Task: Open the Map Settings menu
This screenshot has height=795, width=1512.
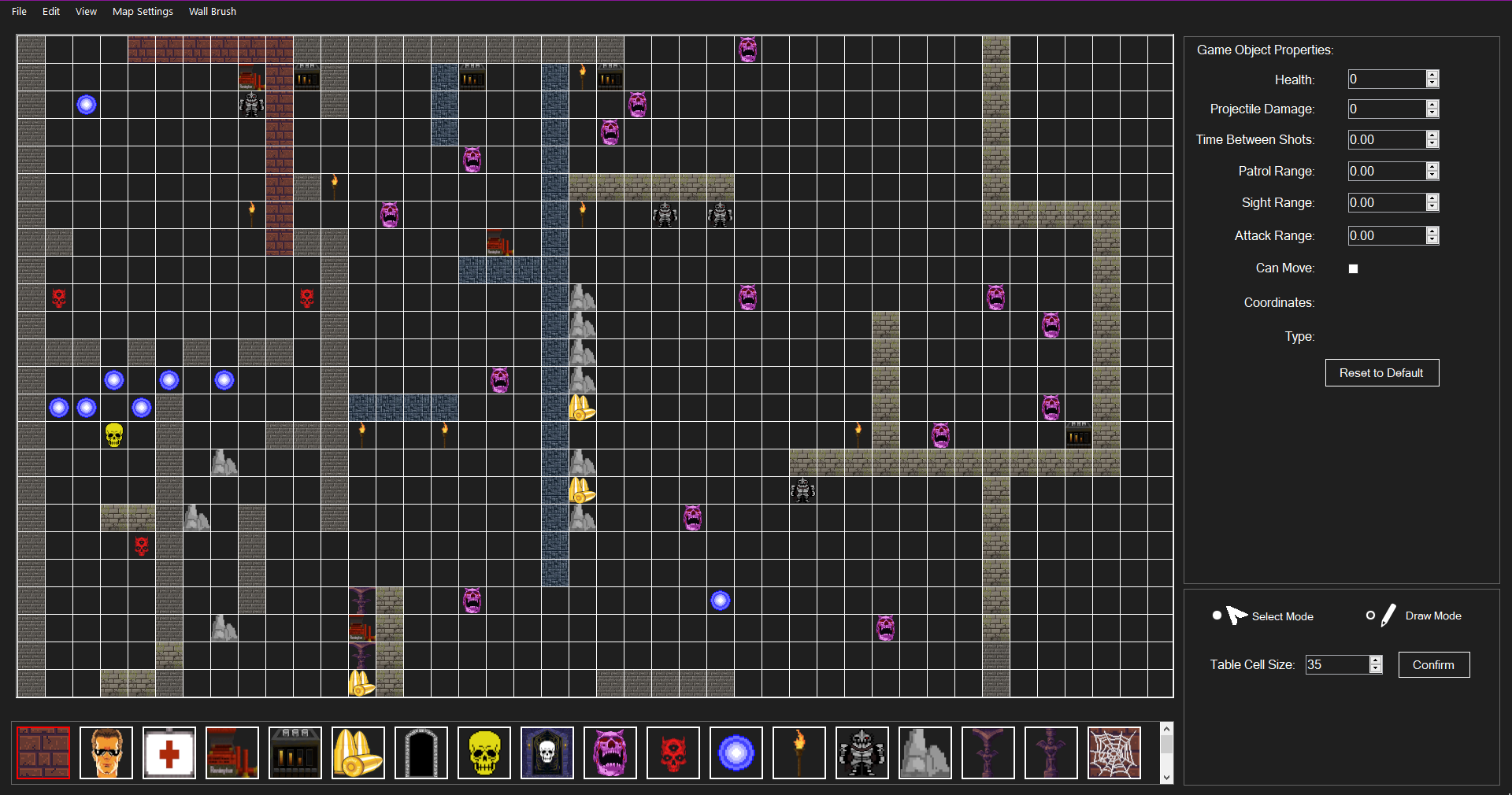Action: click(143, 11)
